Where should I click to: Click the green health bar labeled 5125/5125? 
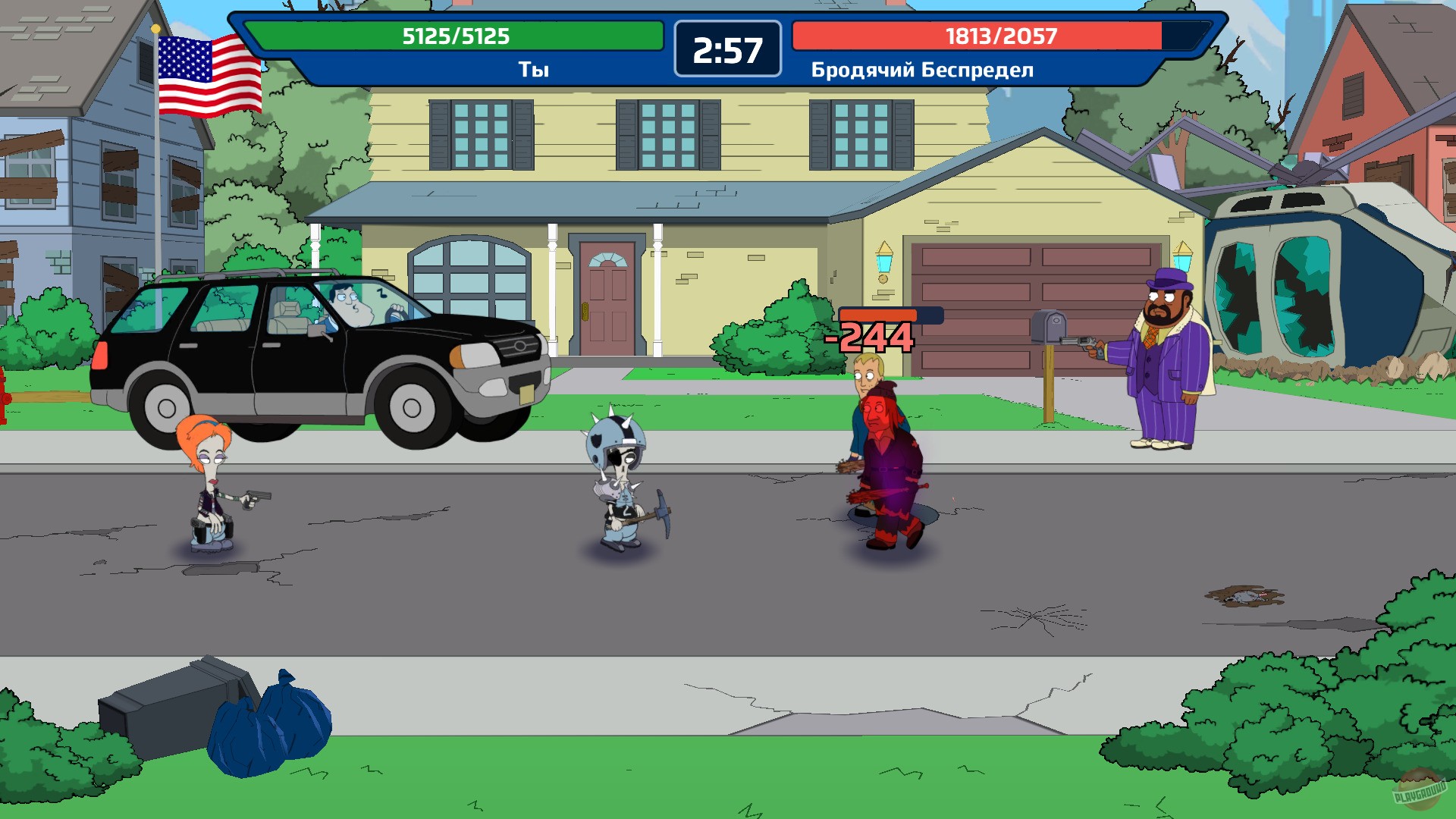click(455, 34)
